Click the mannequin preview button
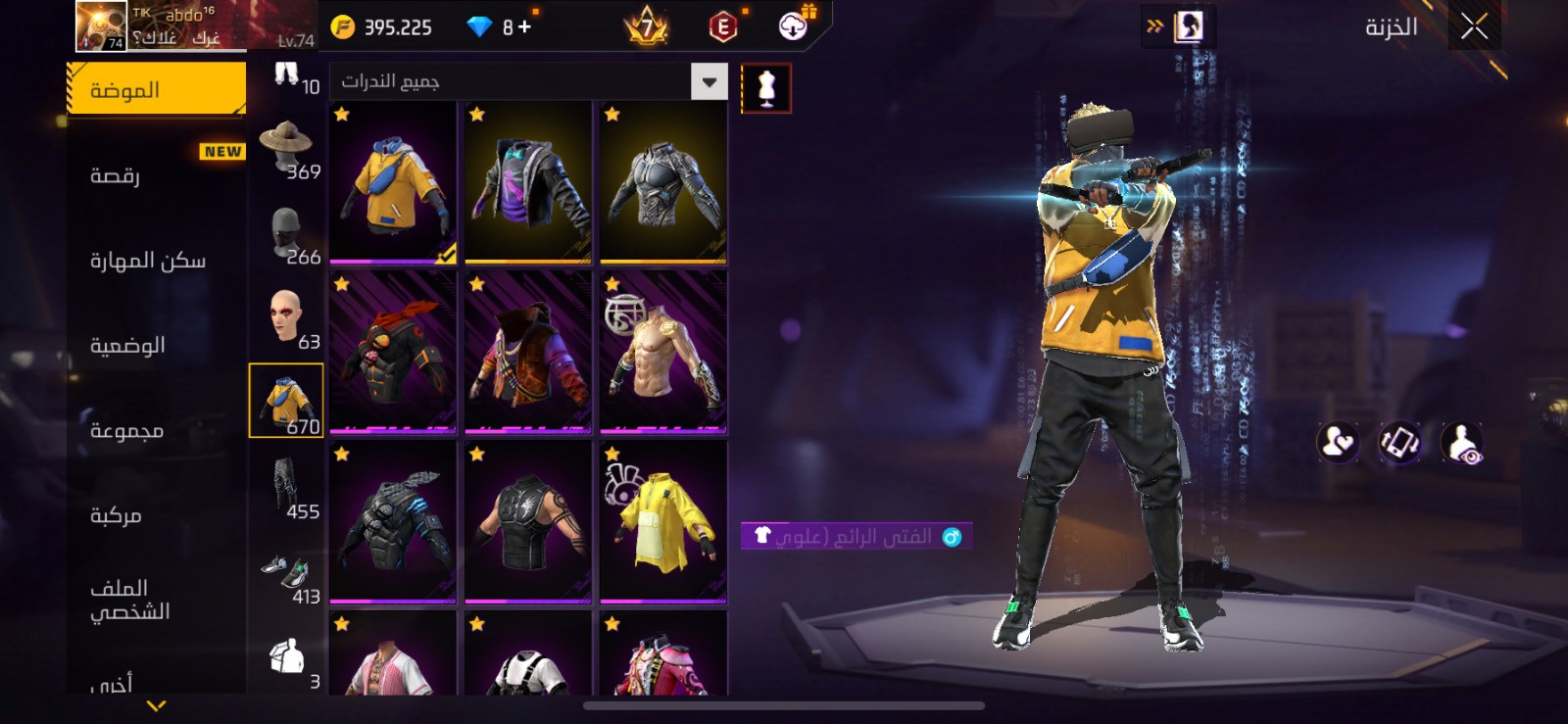Viewport: 1568px width, 724px height. pos(766,88)
